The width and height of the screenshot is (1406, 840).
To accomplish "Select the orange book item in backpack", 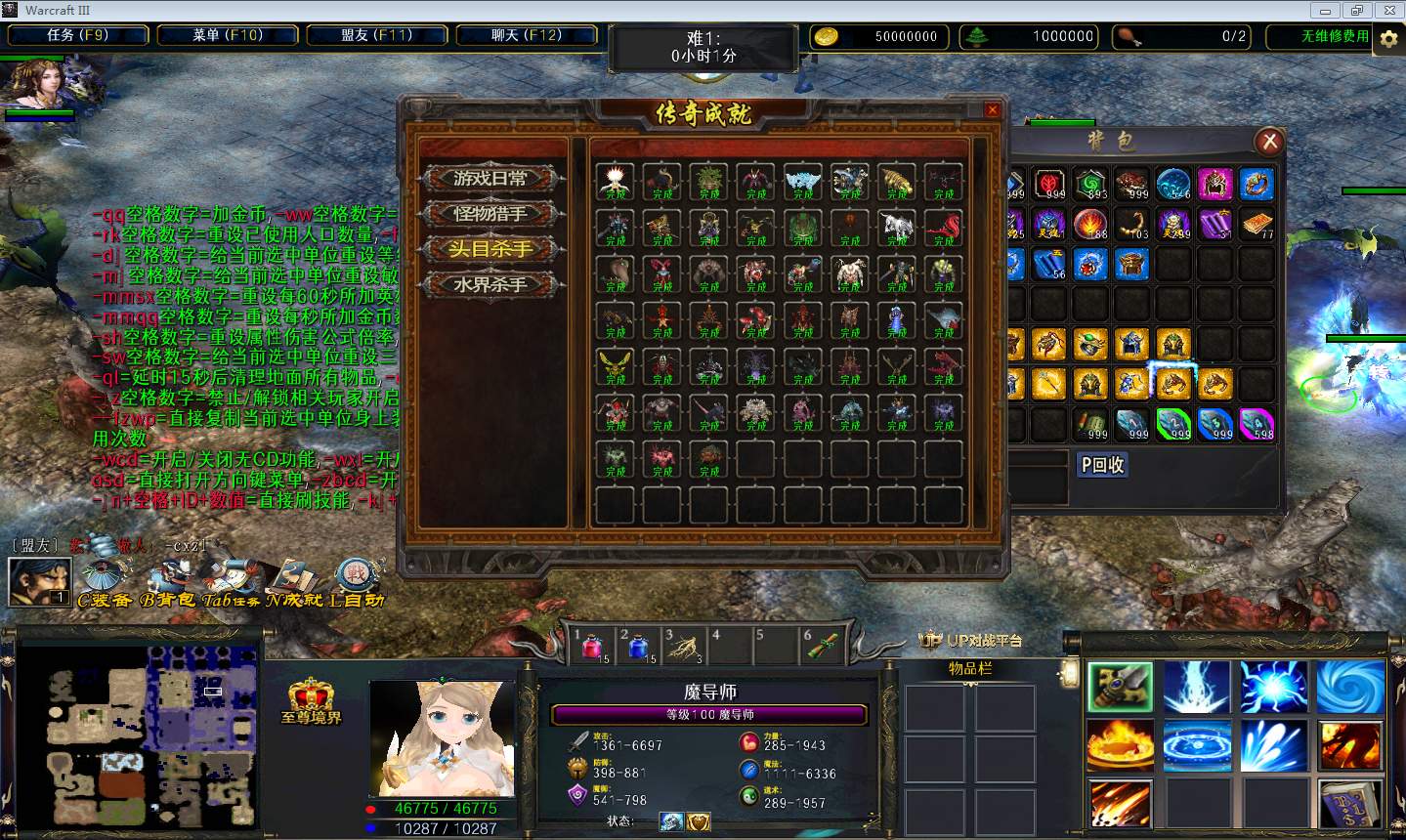I will click(1257, 224).
